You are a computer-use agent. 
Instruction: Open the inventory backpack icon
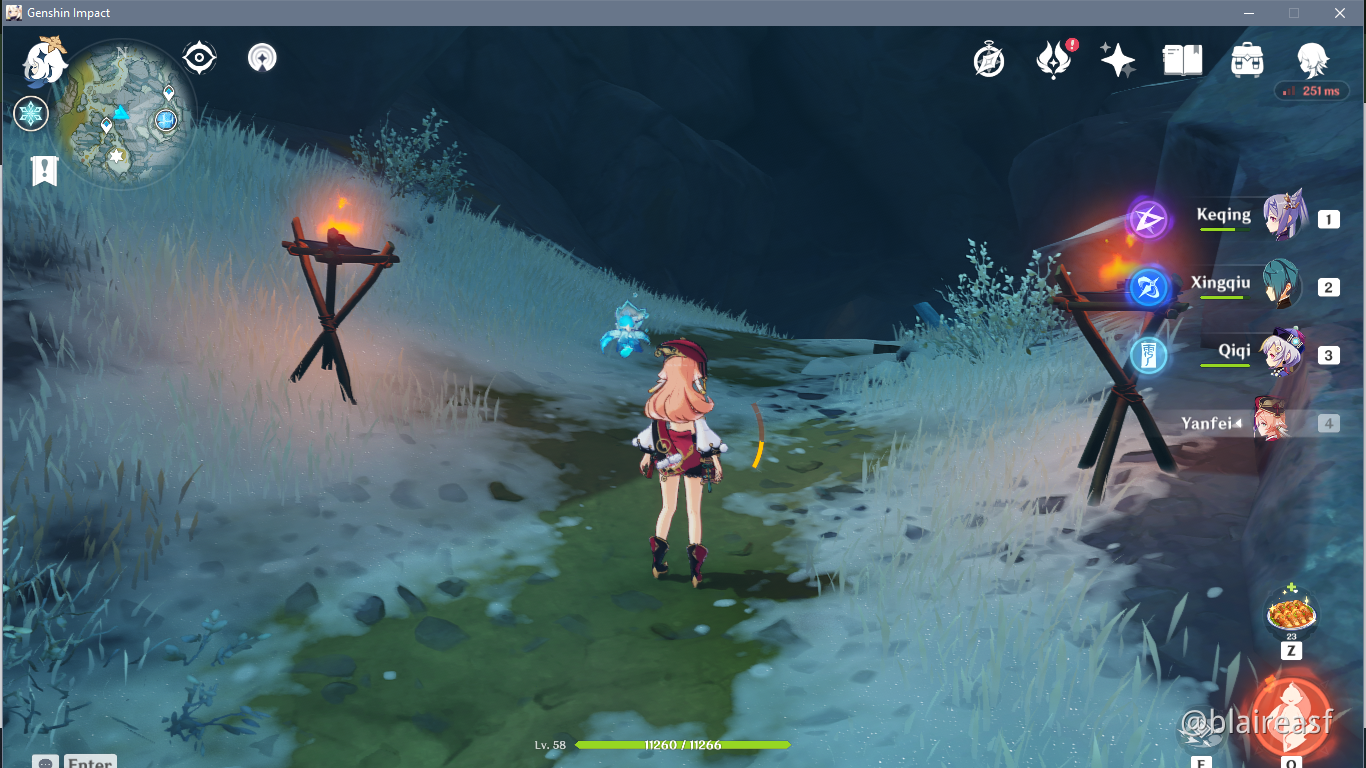coord(1247,60)
